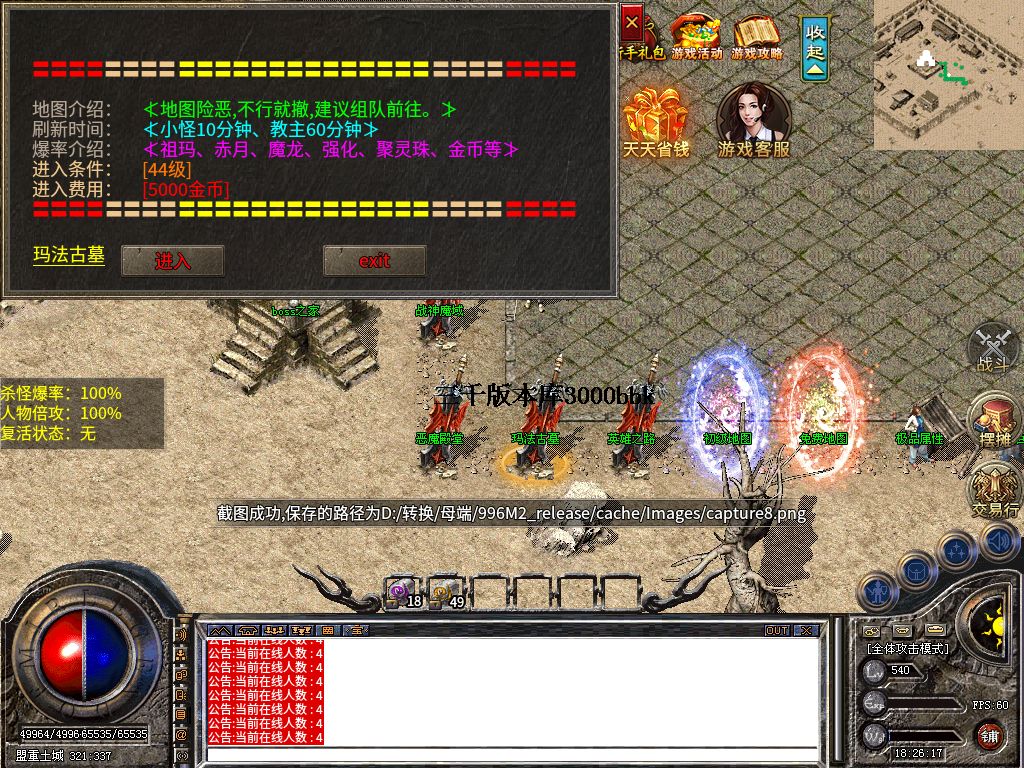Click the minimap in the corner
This screenshot has width=1024, height=768.
coord(948,74)
